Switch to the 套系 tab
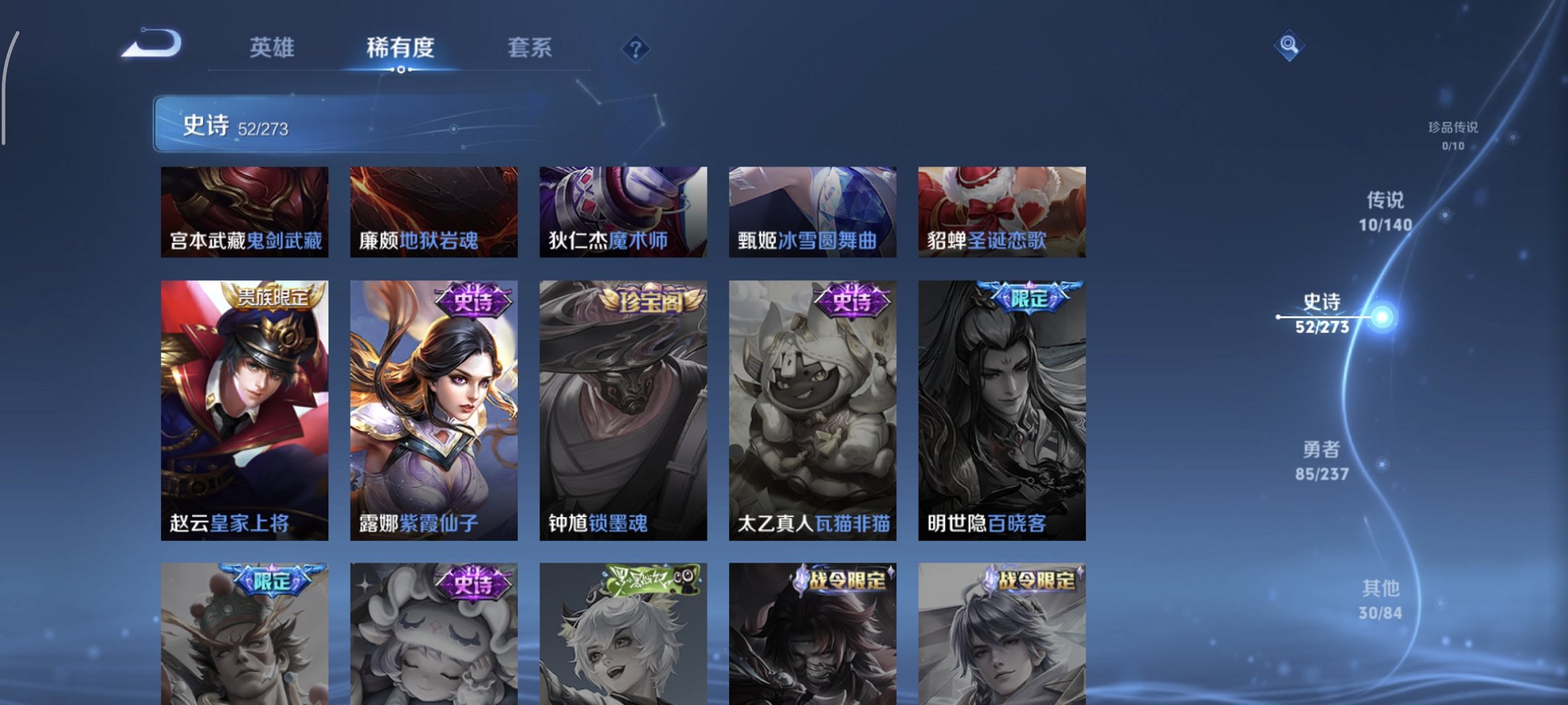The image size is (1568, 705). [530, 48]
